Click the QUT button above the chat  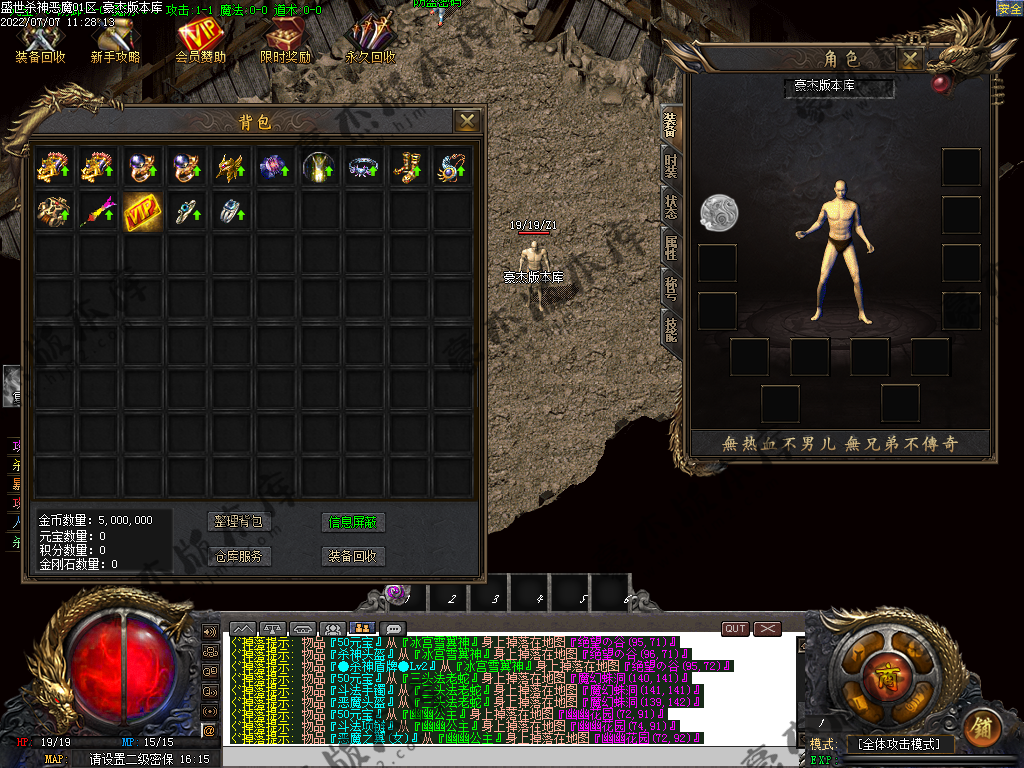tap(735, 629)
